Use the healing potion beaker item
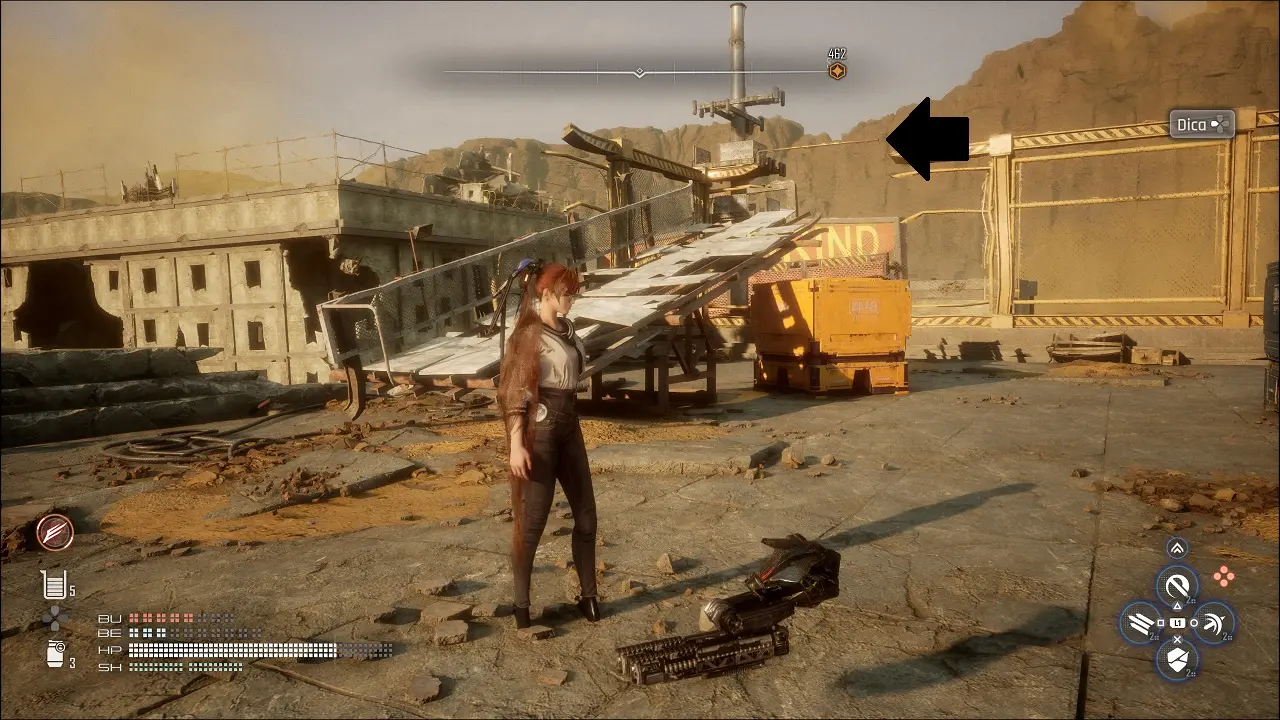Image resolution: width=1280 pixels, height=720 pixels. (54, 584)
